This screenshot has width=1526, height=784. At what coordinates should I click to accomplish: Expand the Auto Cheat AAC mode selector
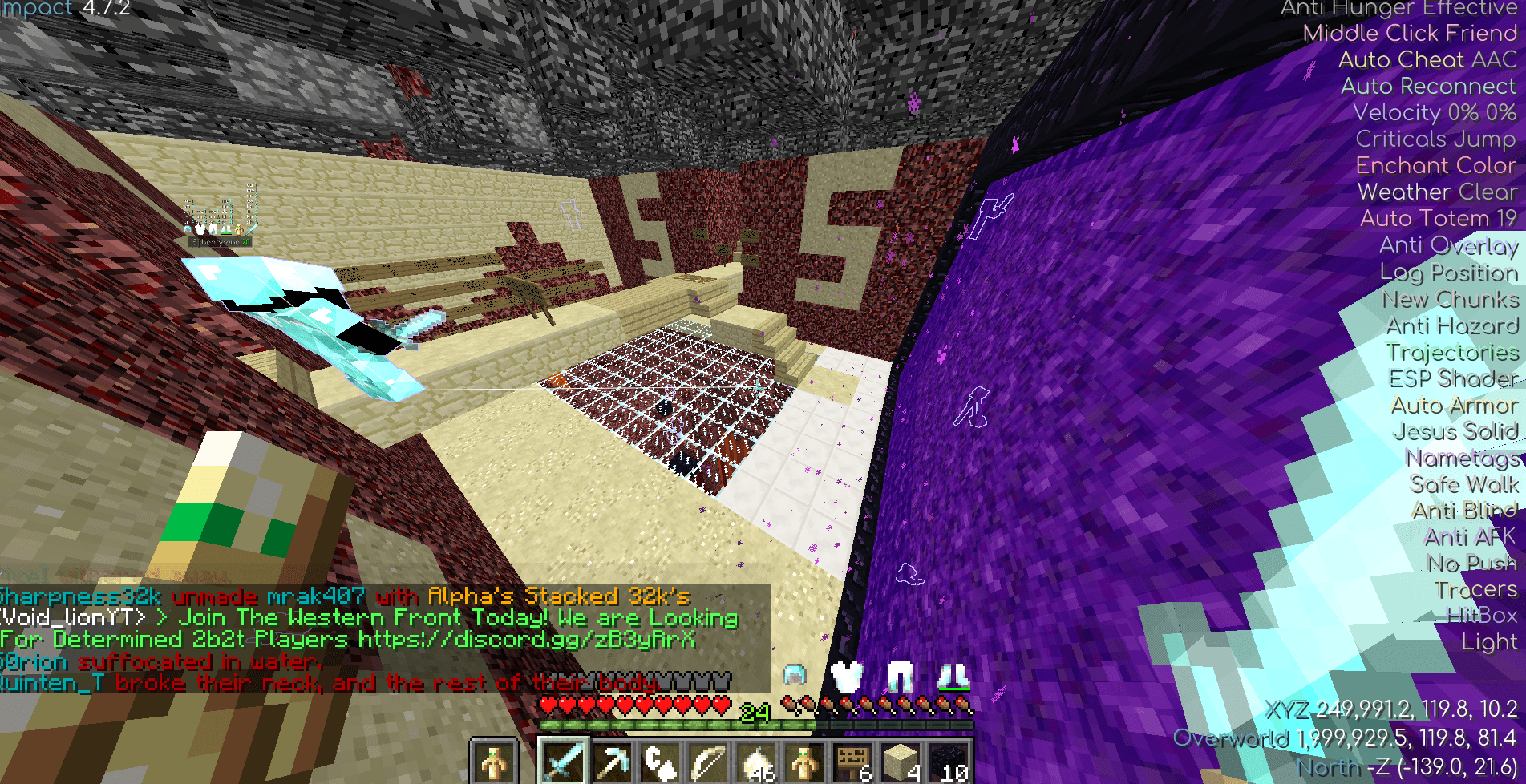(1429, 59)
